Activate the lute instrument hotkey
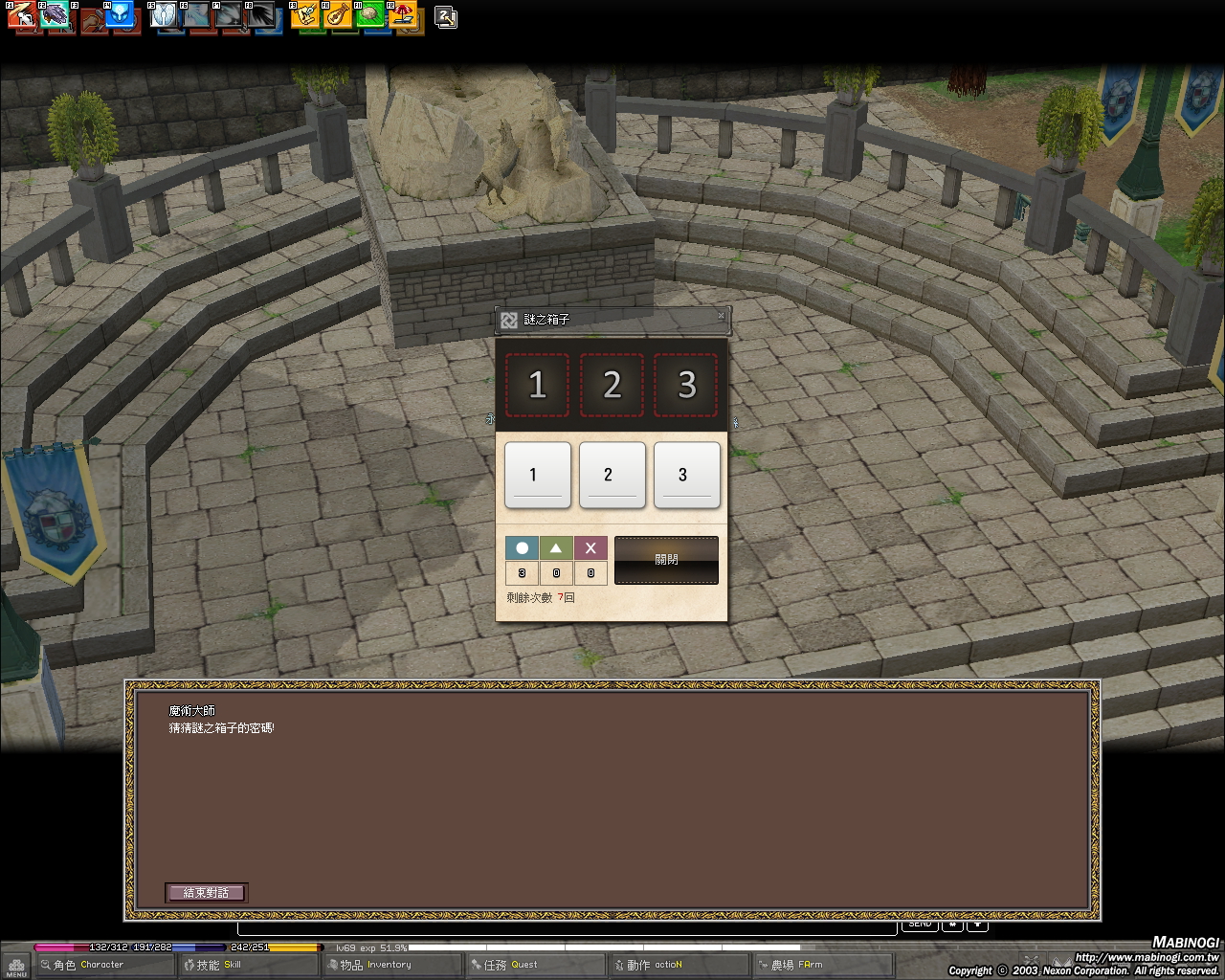 coord(337,15)
